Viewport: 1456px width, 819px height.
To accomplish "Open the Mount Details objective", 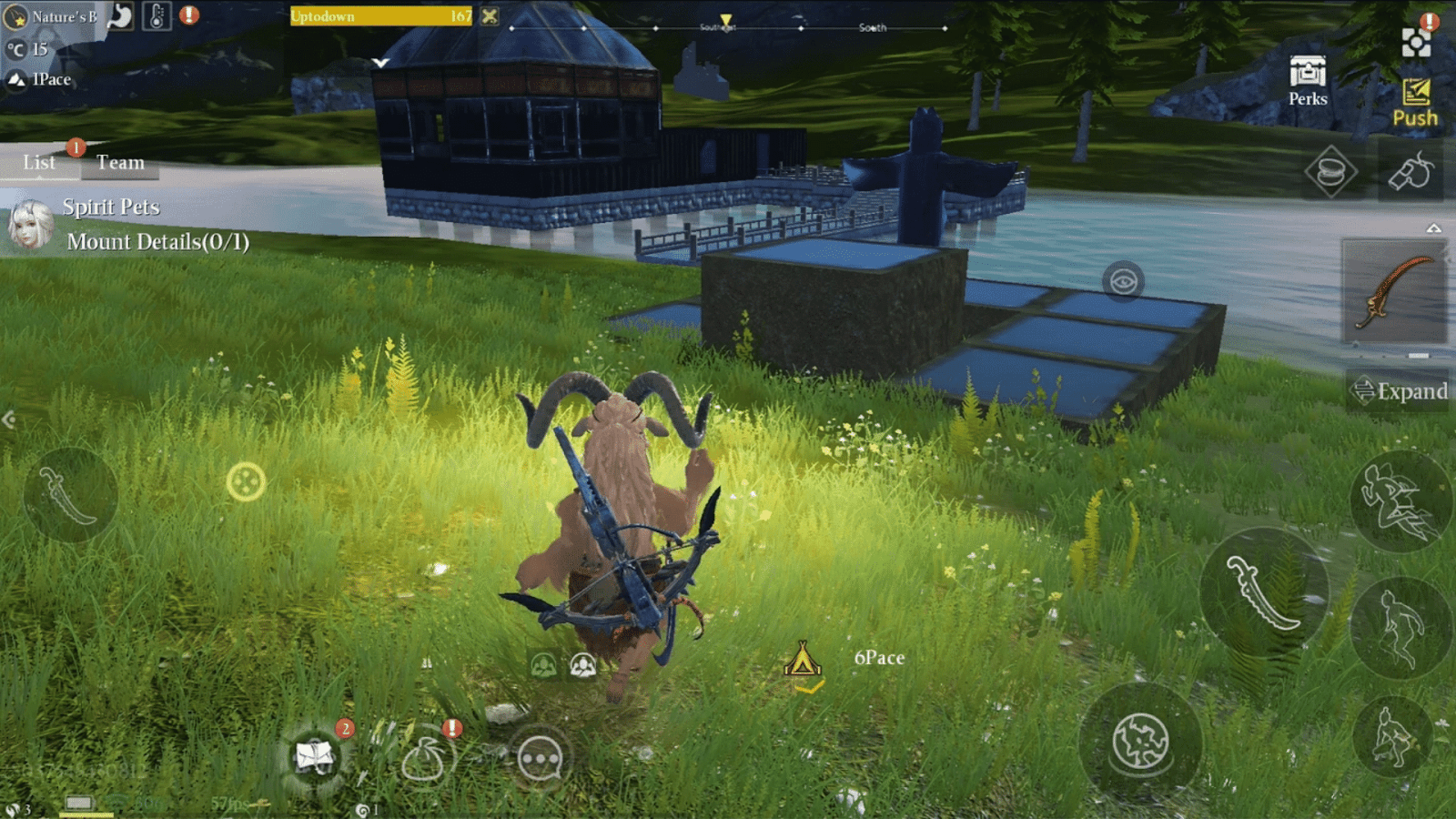I will point(157,242).
